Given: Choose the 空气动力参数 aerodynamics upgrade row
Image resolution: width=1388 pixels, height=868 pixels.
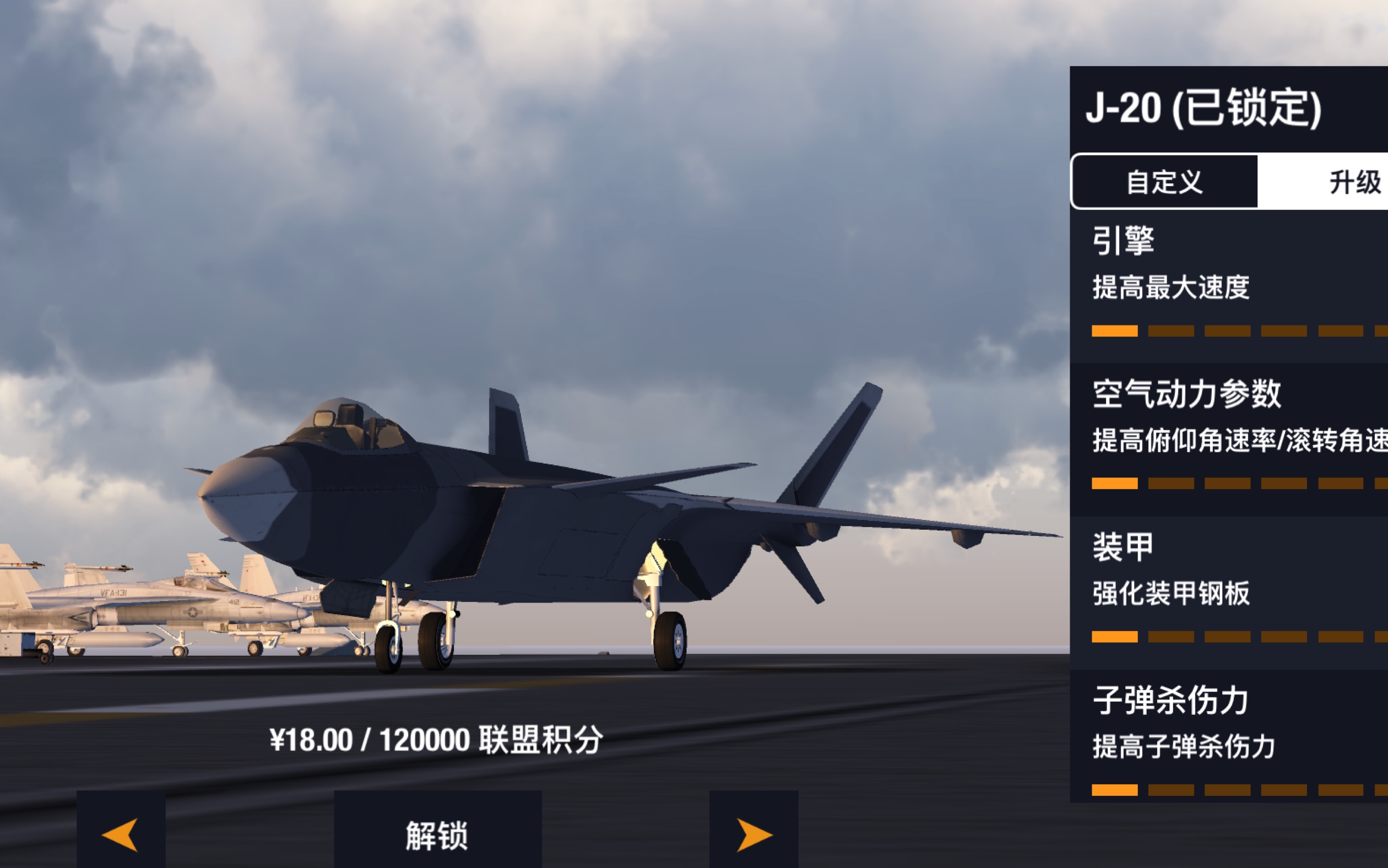Looking at the screenshot, I should [x=1228, y=438].
